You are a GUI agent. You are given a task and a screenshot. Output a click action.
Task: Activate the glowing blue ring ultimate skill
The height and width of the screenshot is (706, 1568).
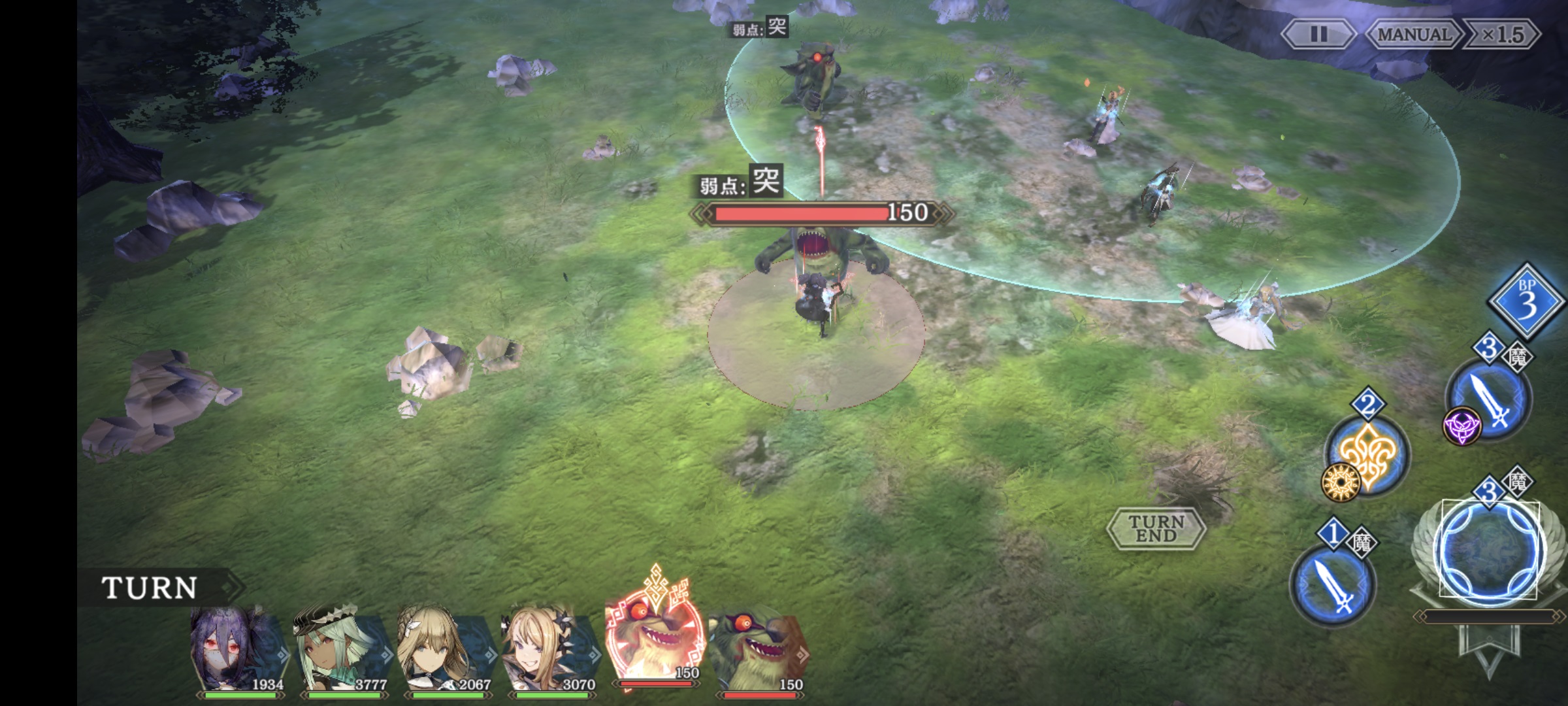[1490, 550]
